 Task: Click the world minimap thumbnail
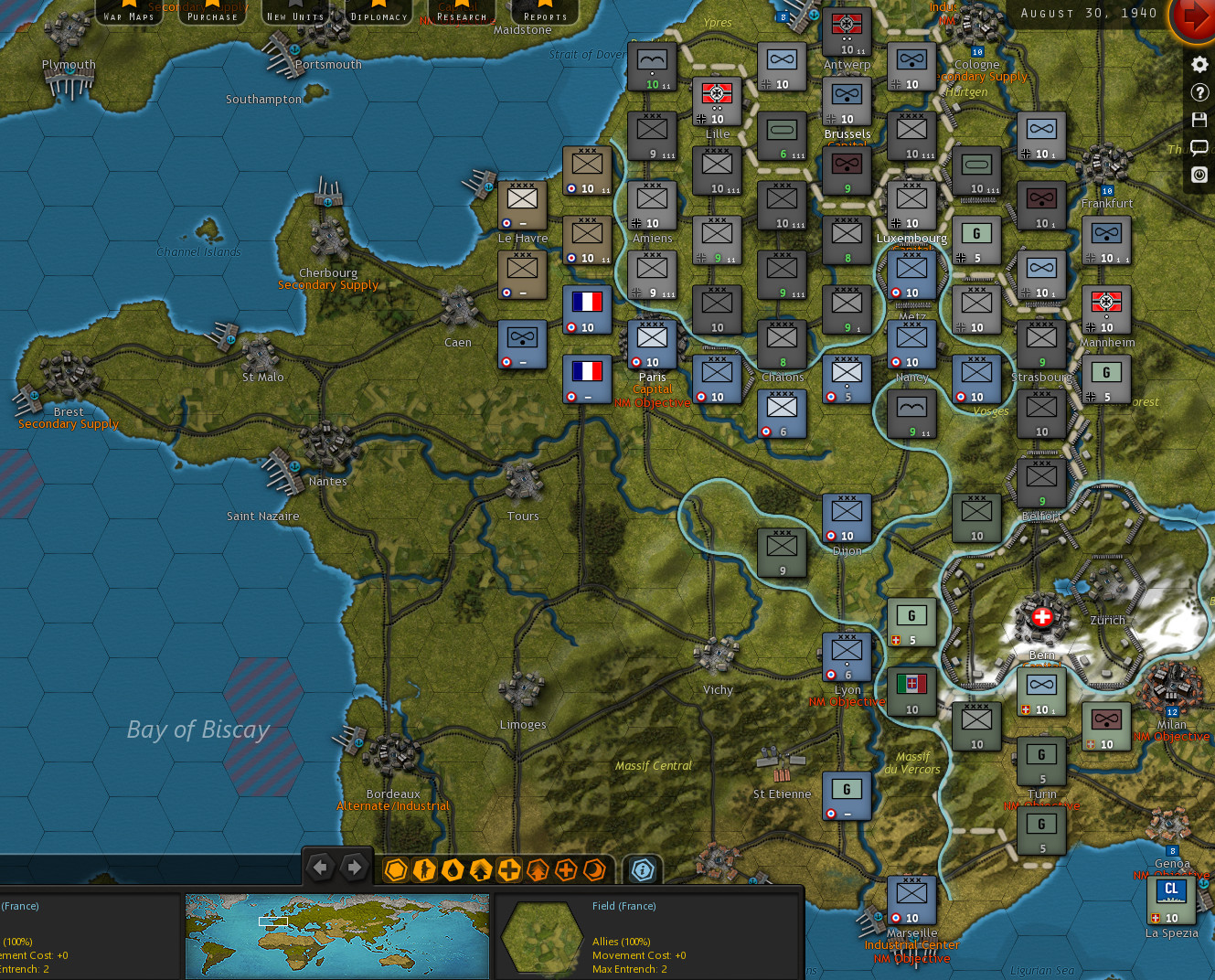click(337, 936)
